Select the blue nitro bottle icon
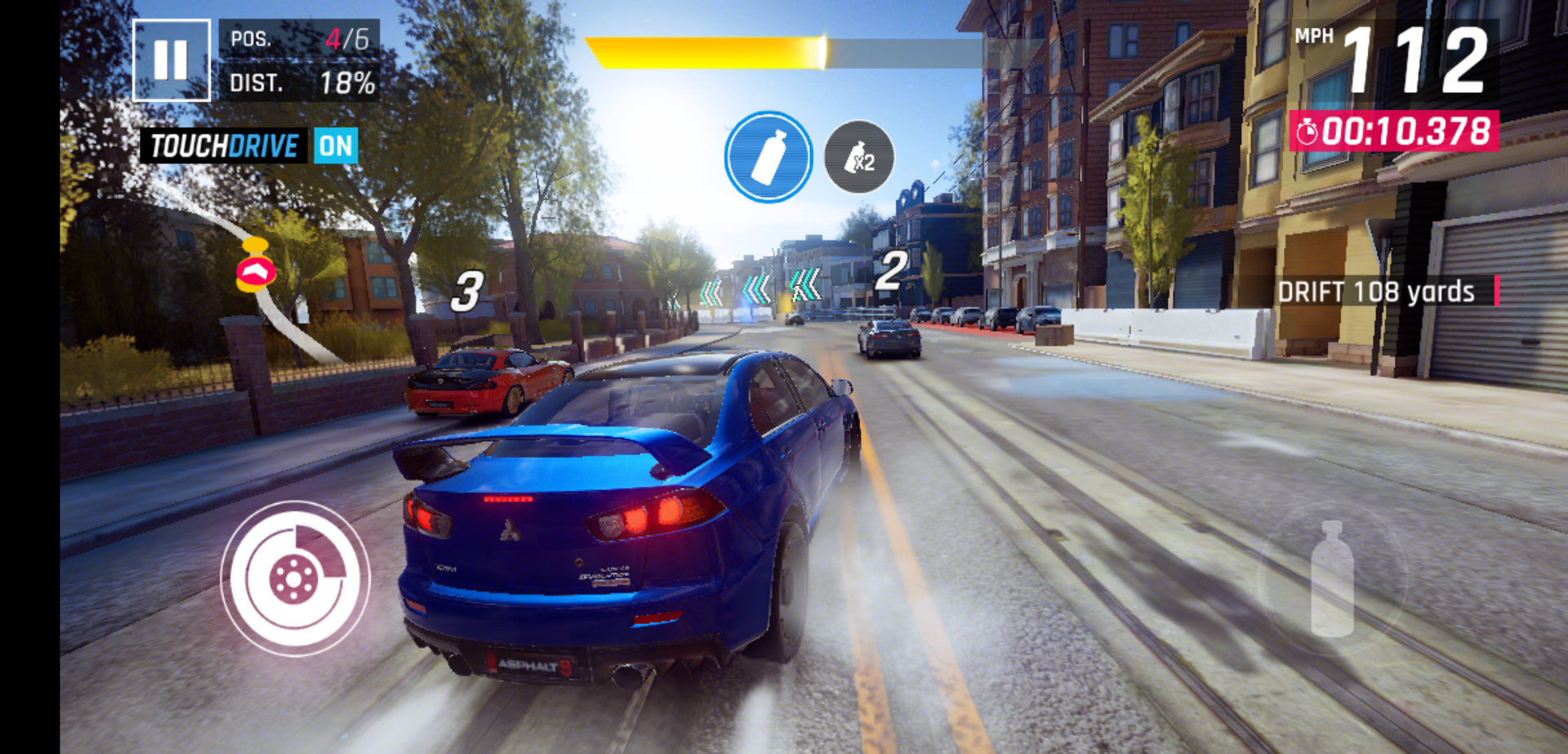This screenshot has height=754, width=1568. click(768, 157)
